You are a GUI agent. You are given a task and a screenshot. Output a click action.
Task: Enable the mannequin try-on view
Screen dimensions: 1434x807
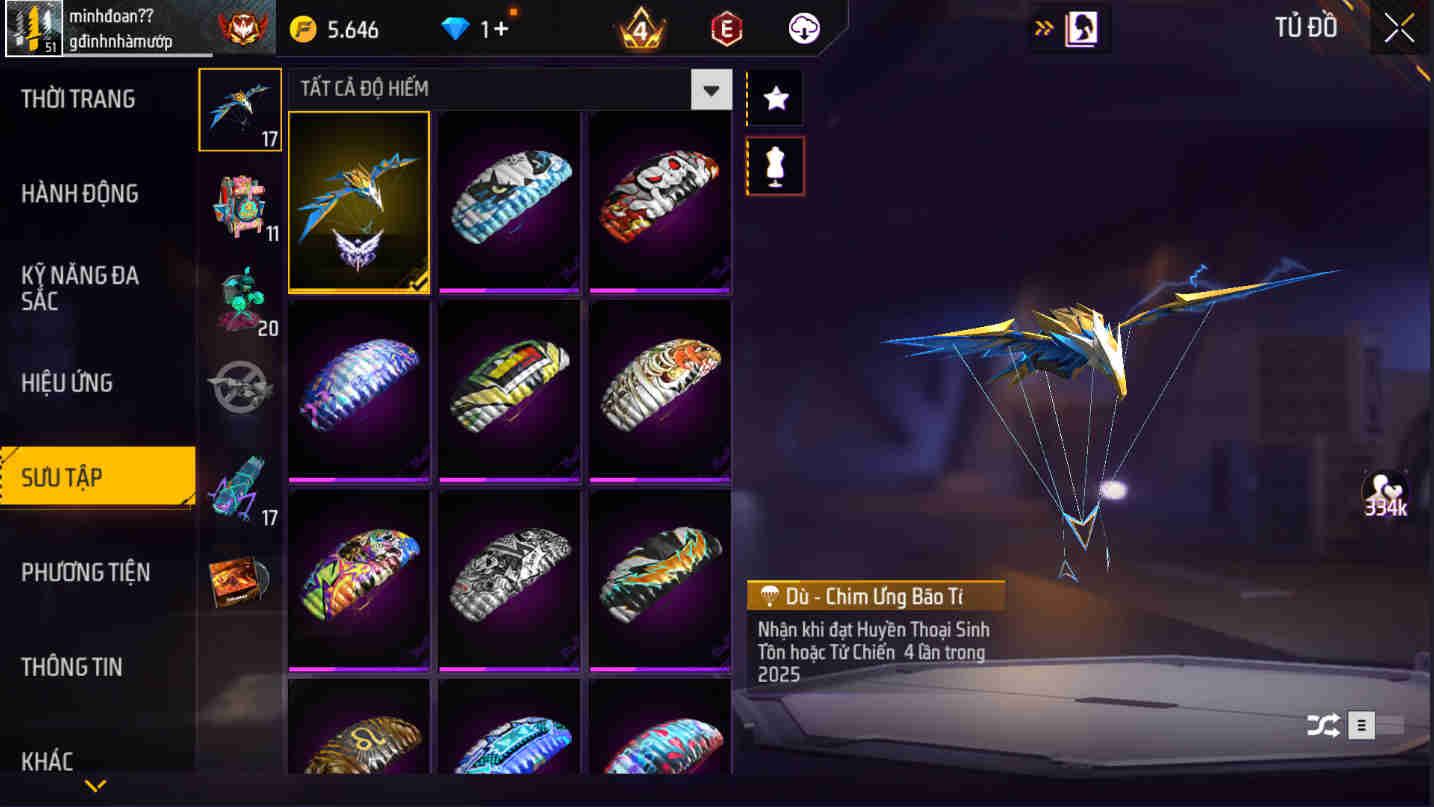(774, 165)
